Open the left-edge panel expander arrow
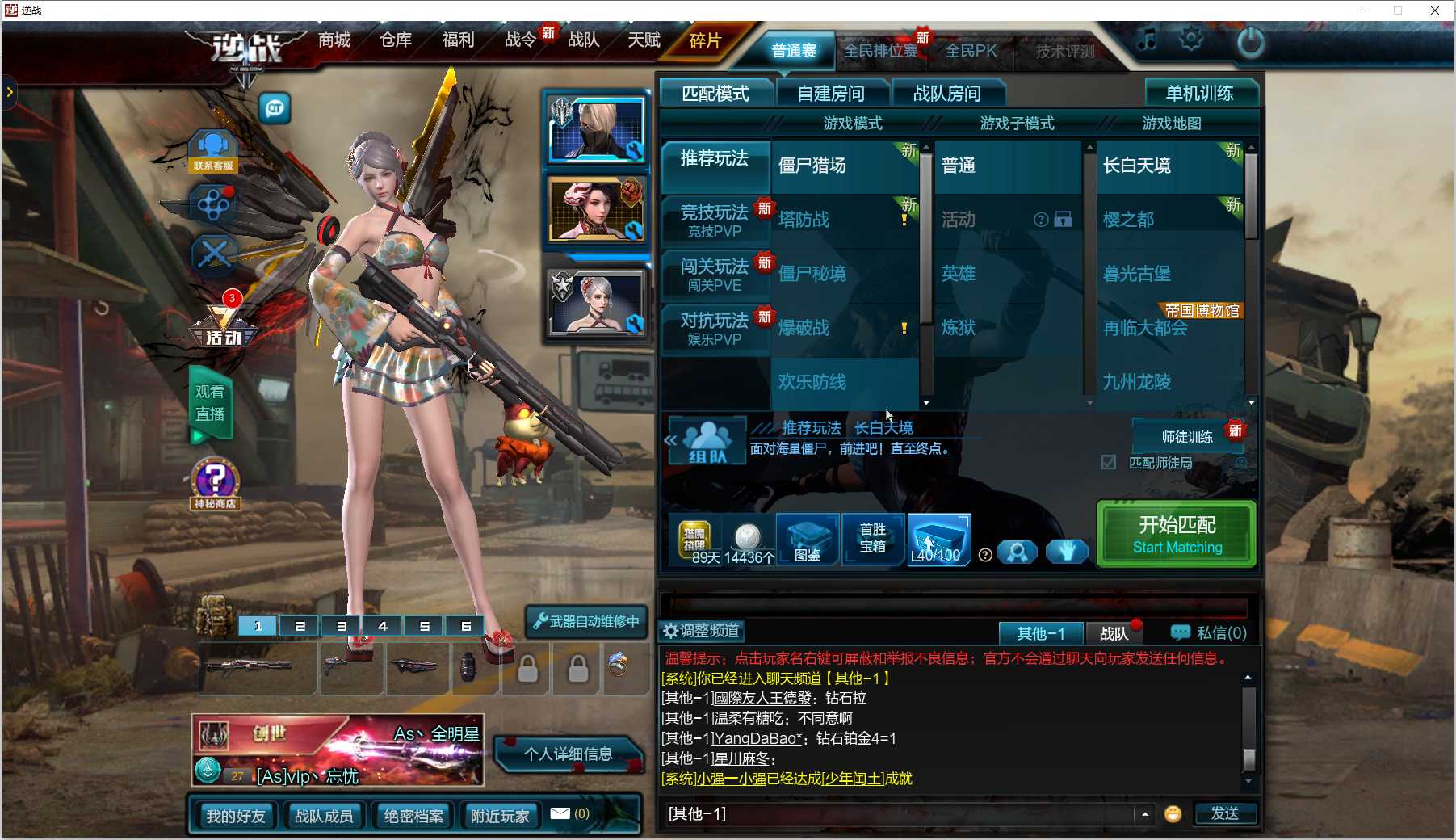 tap(10, 93)
